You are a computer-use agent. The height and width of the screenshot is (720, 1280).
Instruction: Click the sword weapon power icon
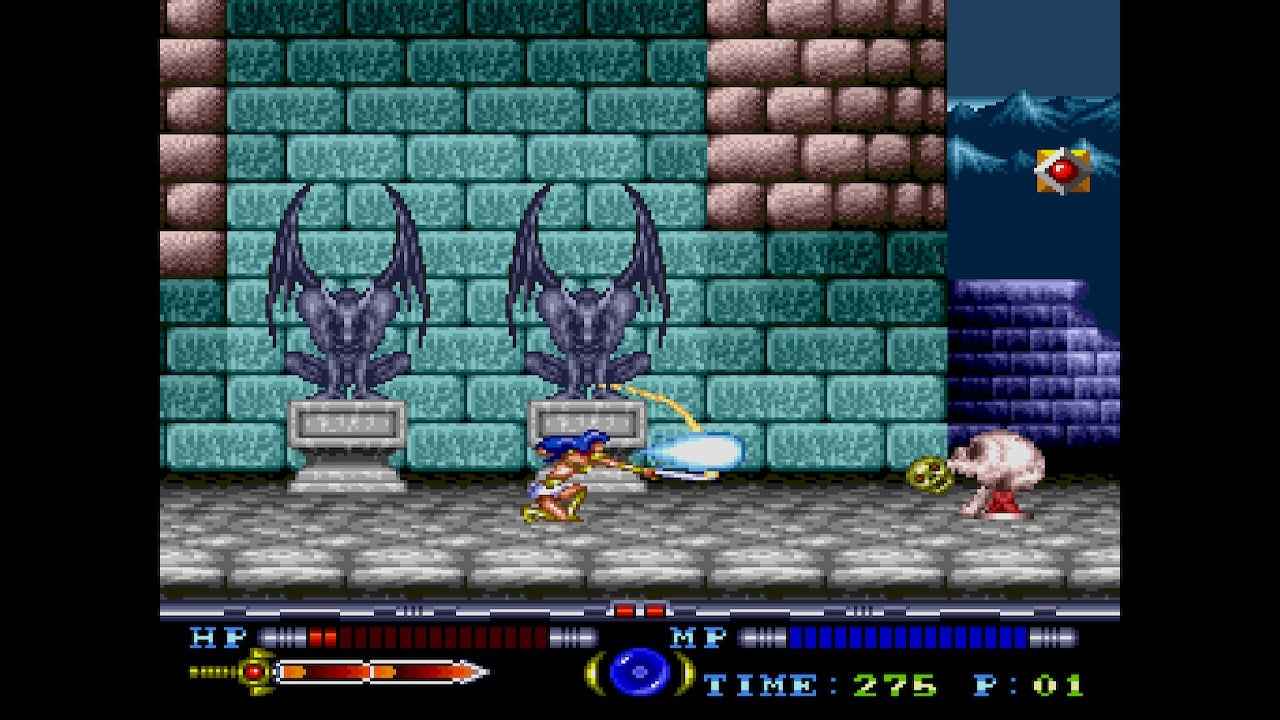(340, 672)
